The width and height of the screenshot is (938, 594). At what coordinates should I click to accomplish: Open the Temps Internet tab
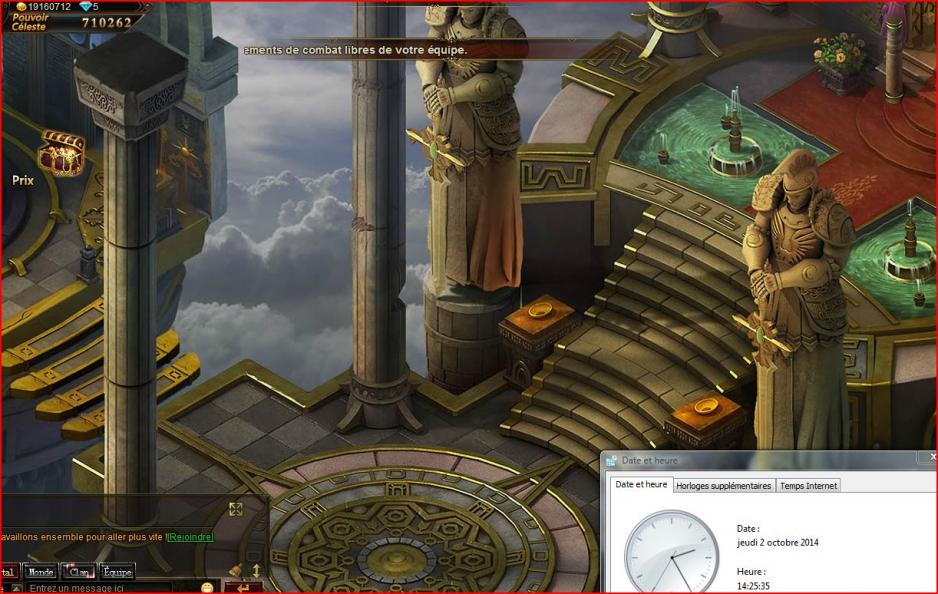coord(808,486)
